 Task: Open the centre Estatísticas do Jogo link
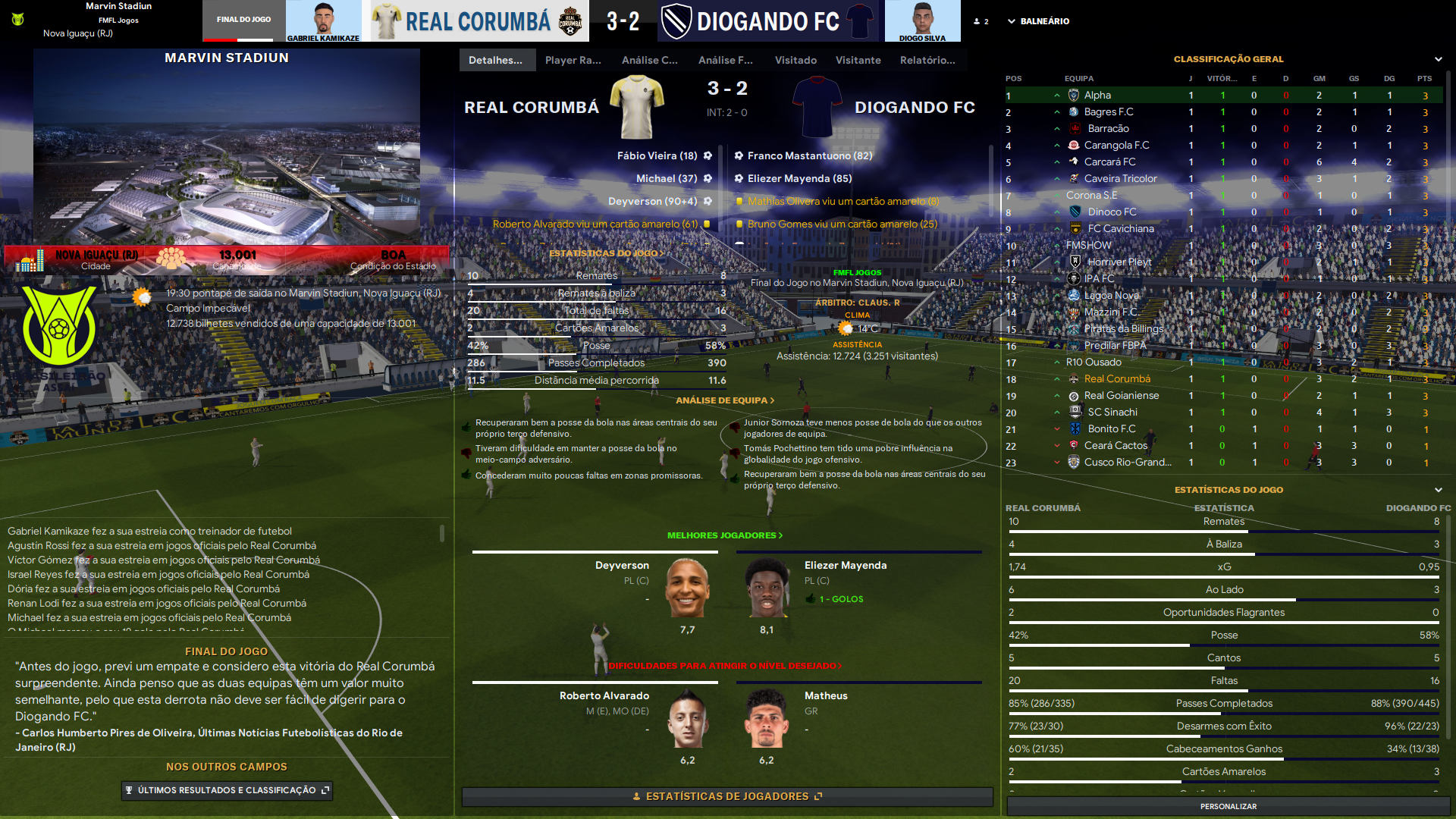coord(606,253)
